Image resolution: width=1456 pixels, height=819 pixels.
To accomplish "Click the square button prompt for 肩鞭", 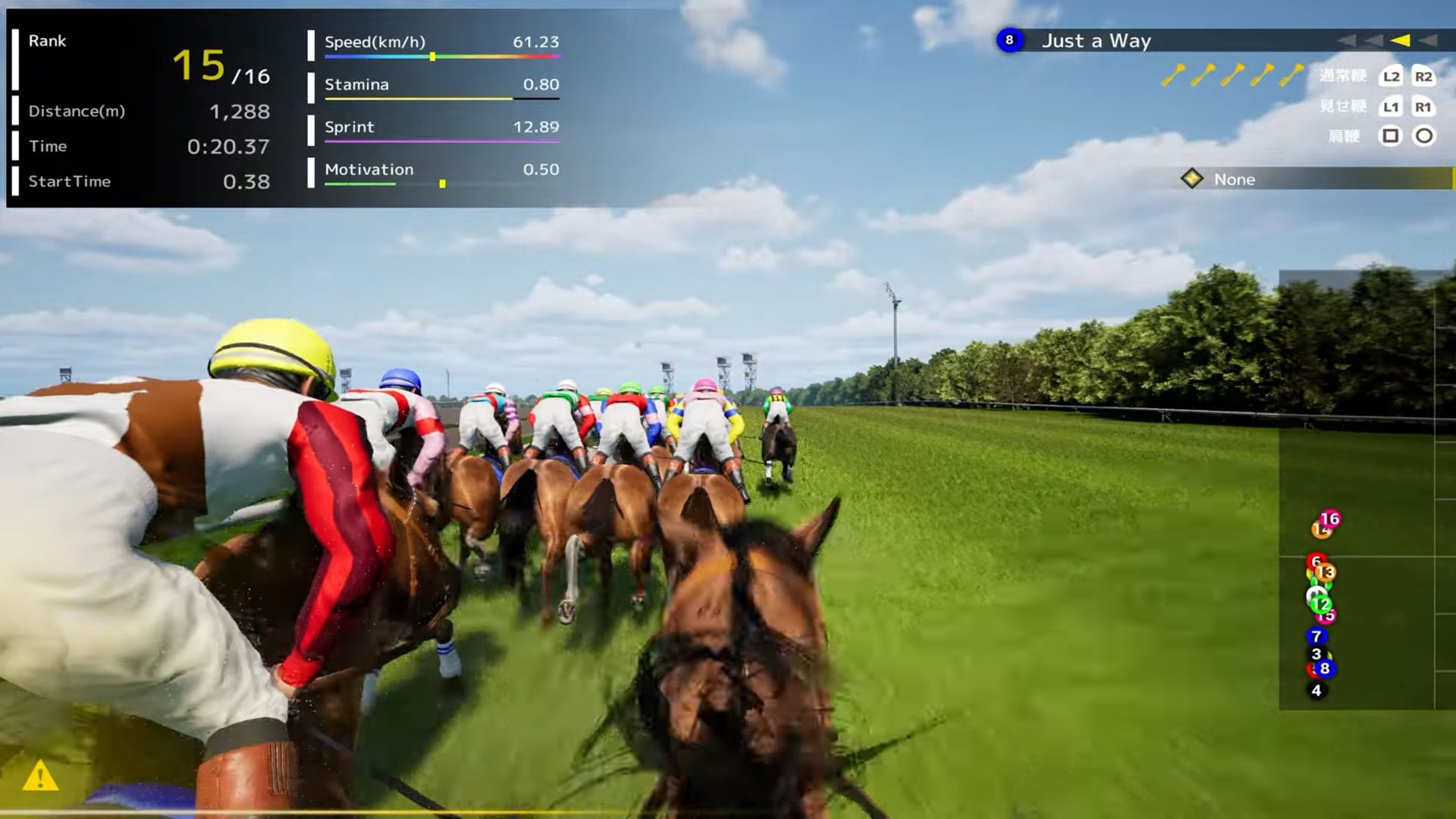I will tap(1392, 136).
